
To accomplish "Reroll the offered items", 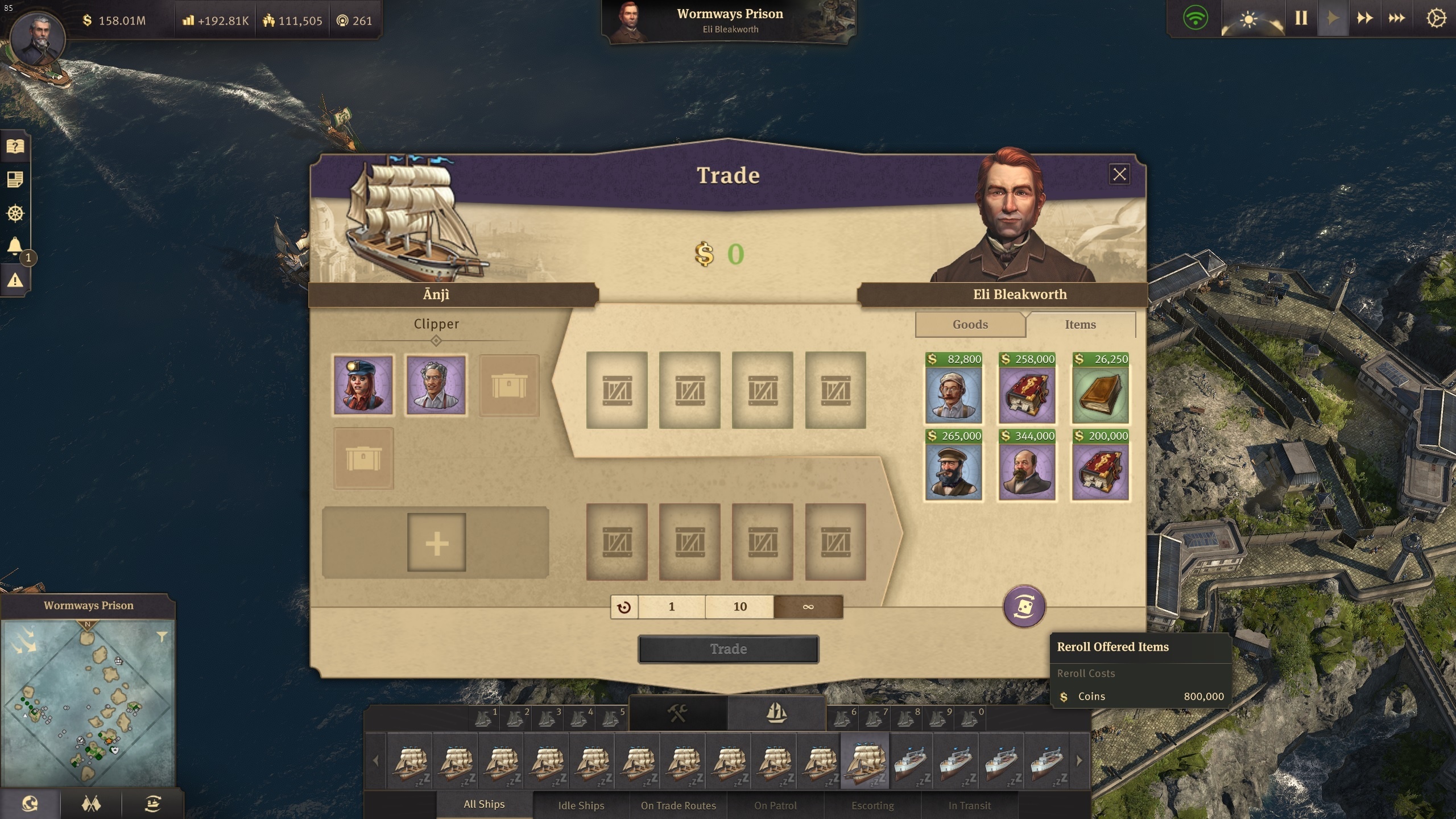I will (x=1024, y=606).
